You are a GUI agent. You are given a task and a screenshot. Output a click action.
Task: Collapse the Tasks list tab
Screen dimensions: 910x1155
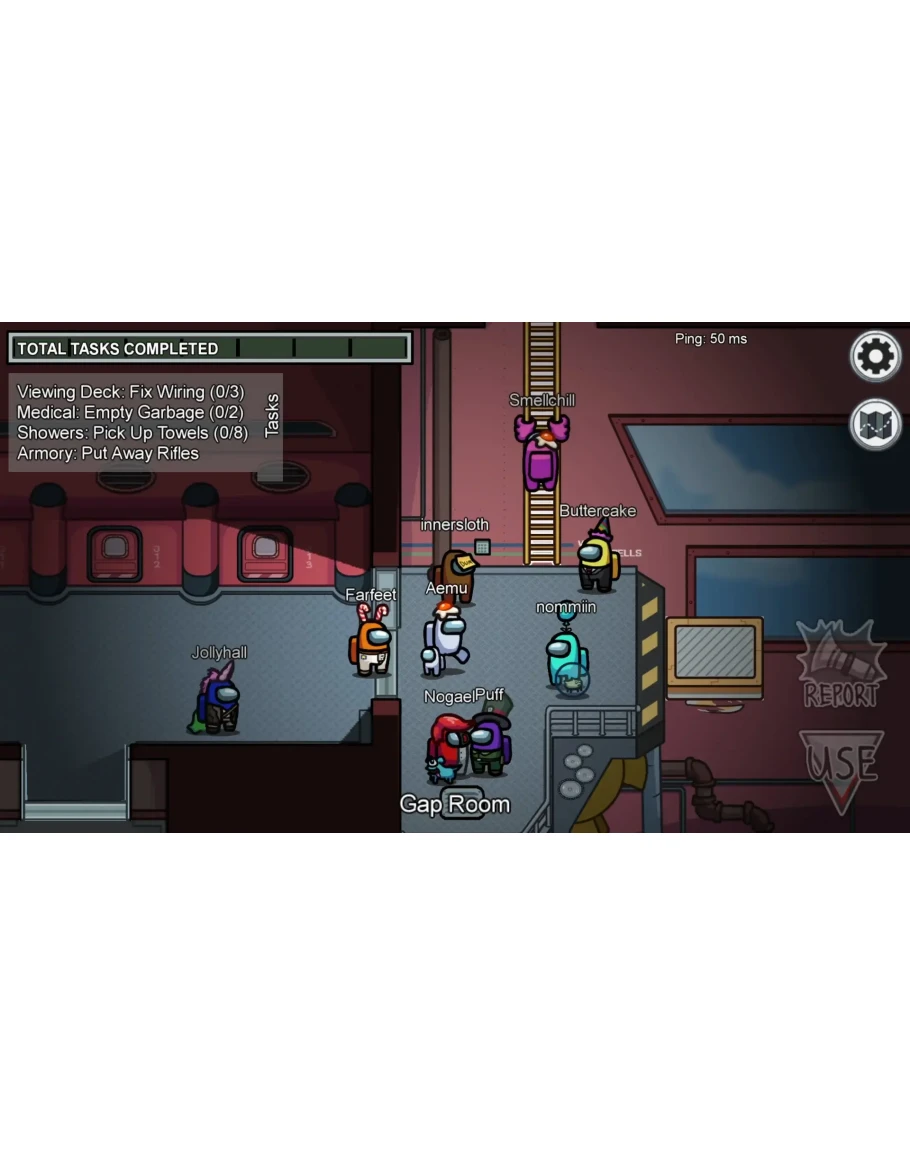(272, 416)
